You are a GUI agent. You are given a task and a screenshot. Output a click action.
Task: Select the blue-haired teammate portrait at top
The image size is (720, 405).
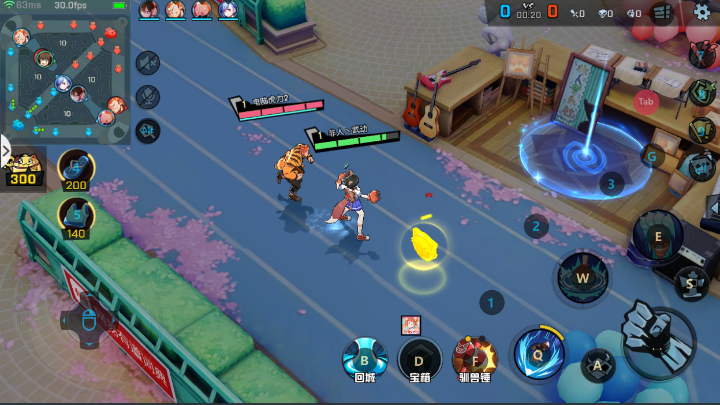(x=228, y=10)
